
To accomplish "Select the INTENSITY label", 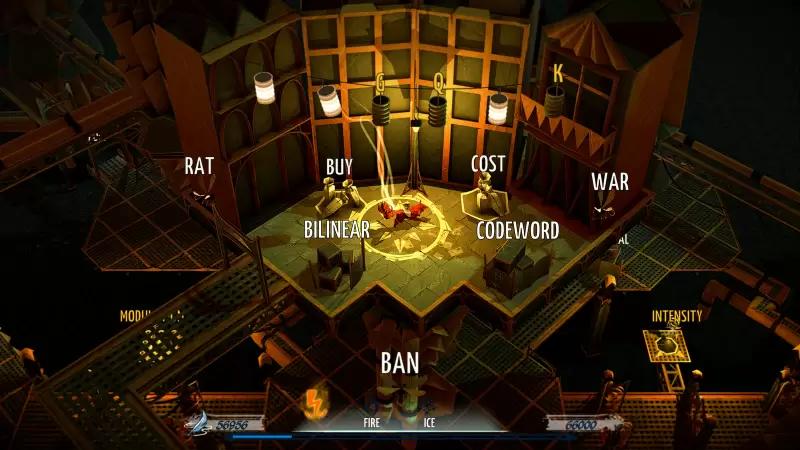I will point(677,316).
